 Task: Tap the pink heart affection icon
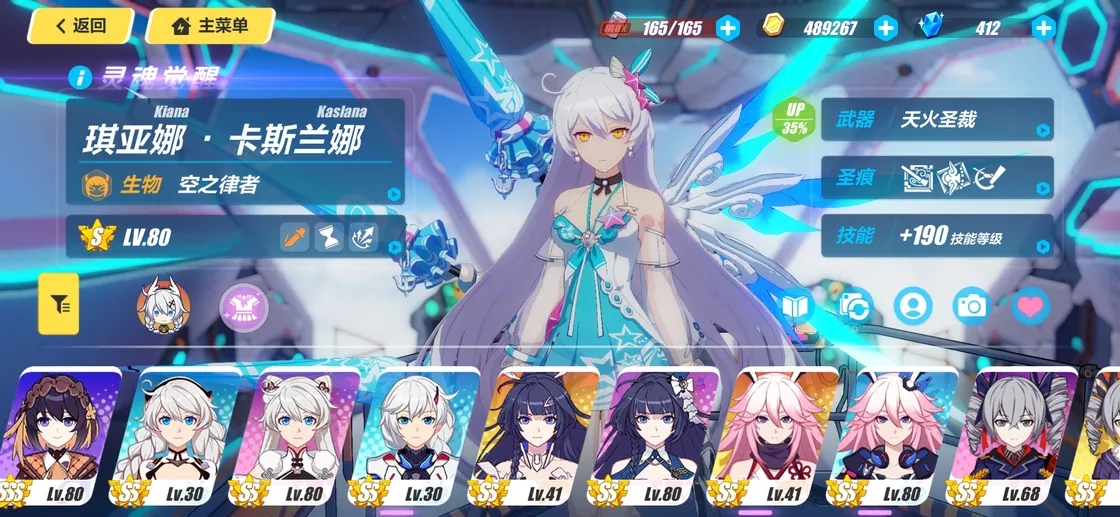[x=1030, y=306]
